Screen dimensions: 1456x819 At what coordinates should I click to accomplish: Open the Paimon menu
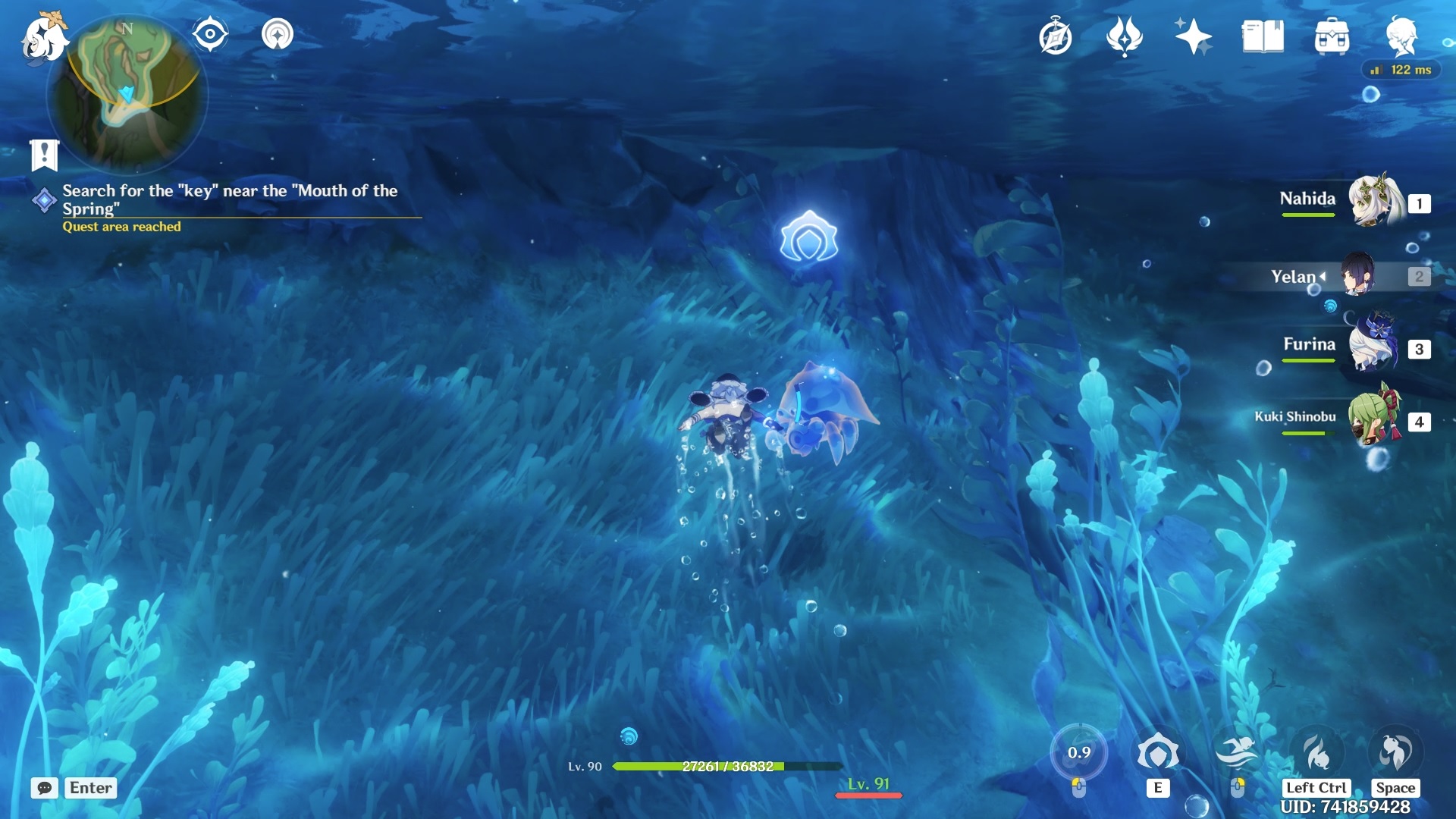tap(43, 38)
